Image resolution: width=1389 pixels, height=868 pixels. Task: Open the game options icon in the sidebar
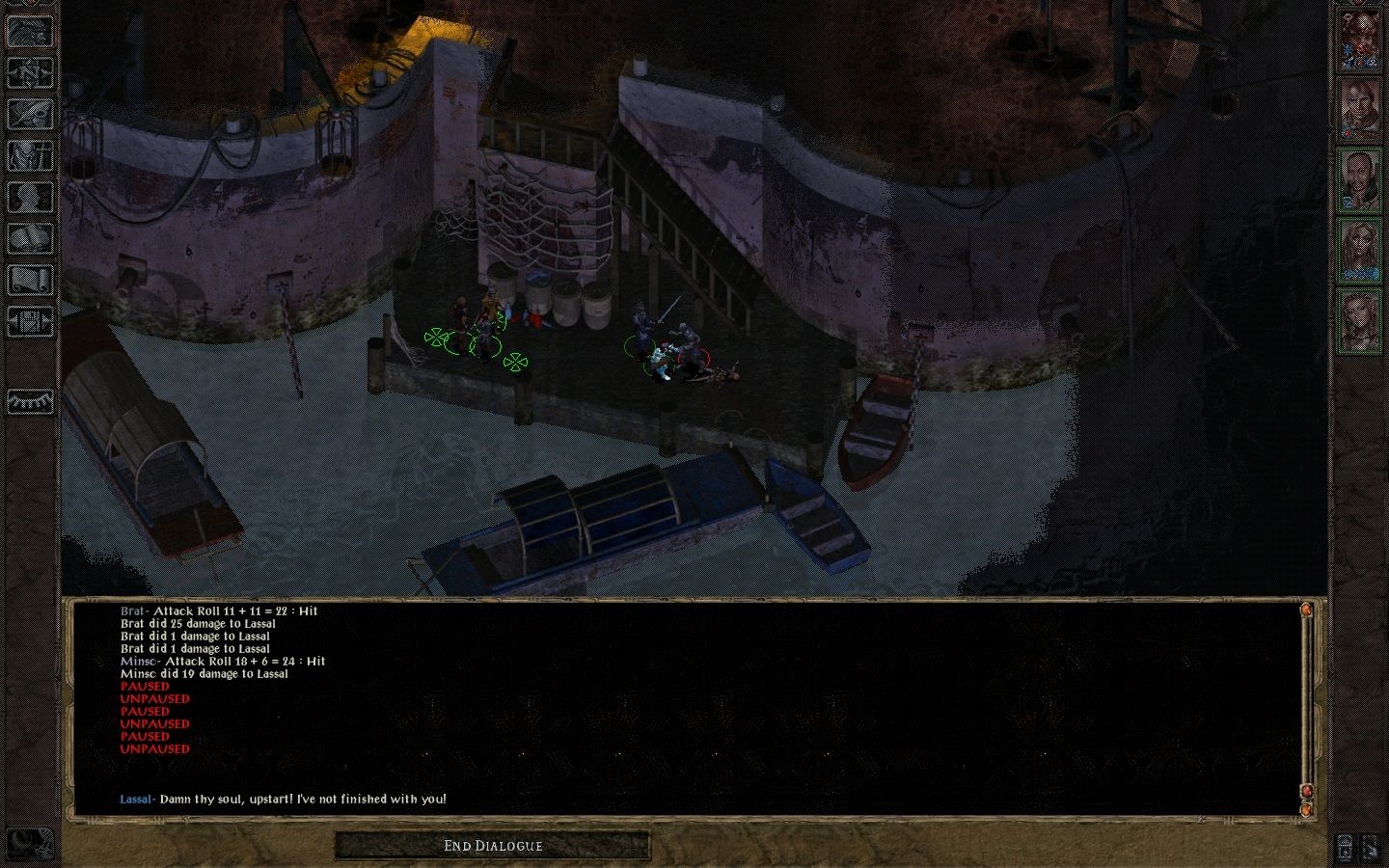click(x=30, y=321)
